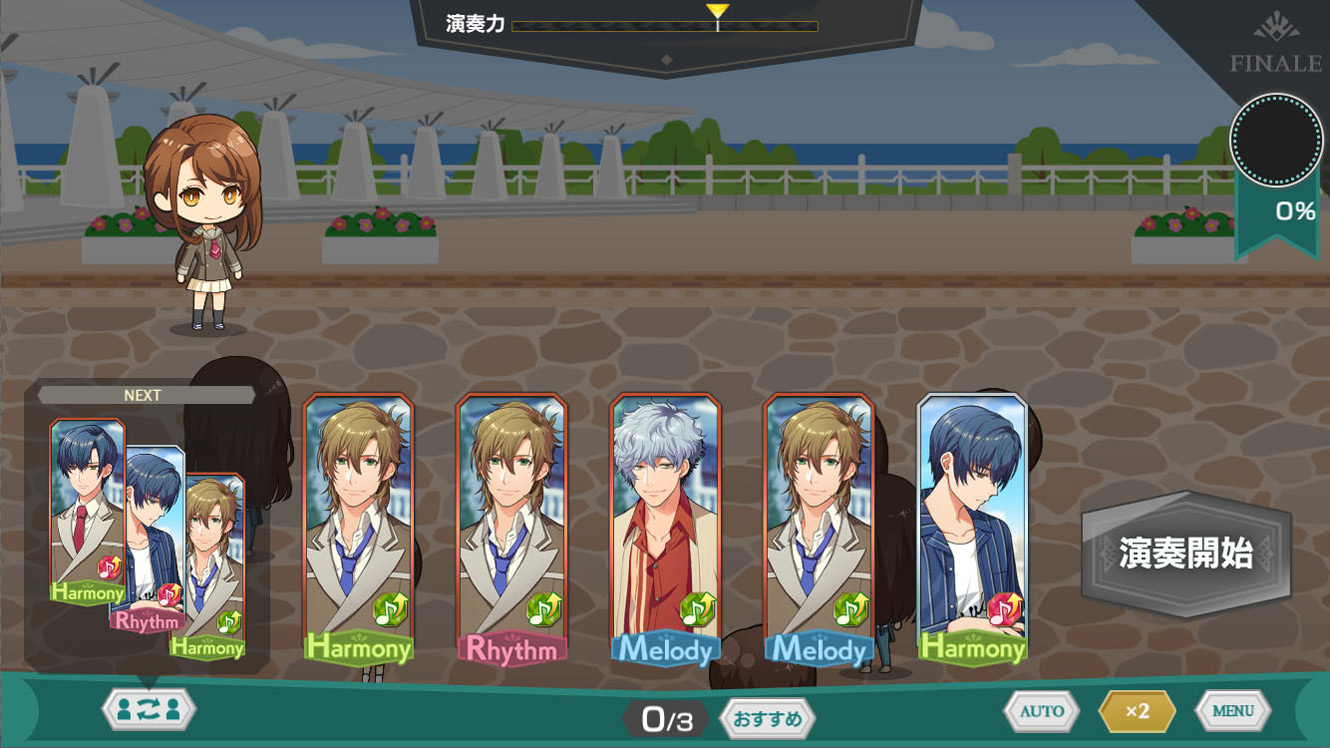The image size is (1330, 748).
Task: Choose the おすすめ recommended selection
Action: point(767,718)
